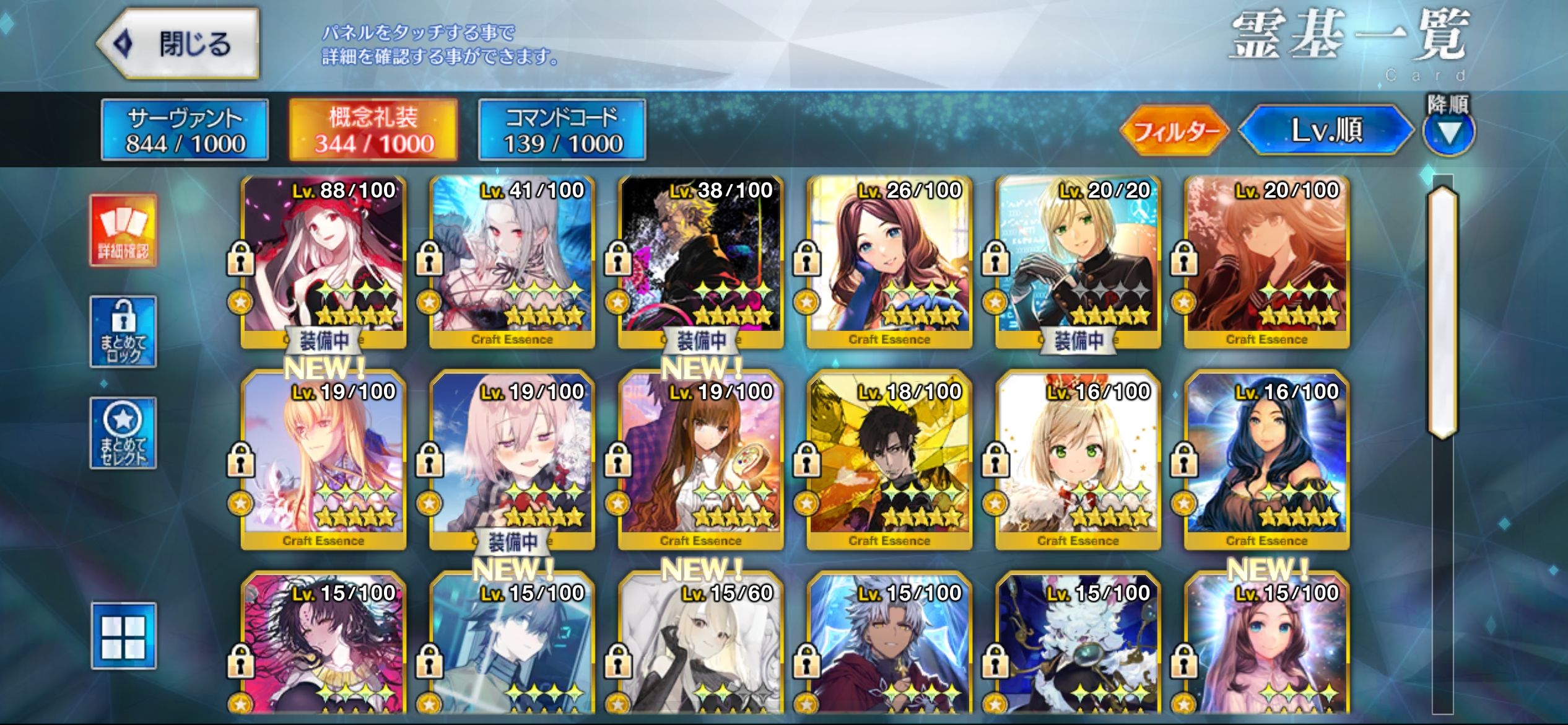The height and width of the screenshot is (725, 1568).
Task: Activate the 詳細確認 card detail button
Action: click(x=123, y=231)
